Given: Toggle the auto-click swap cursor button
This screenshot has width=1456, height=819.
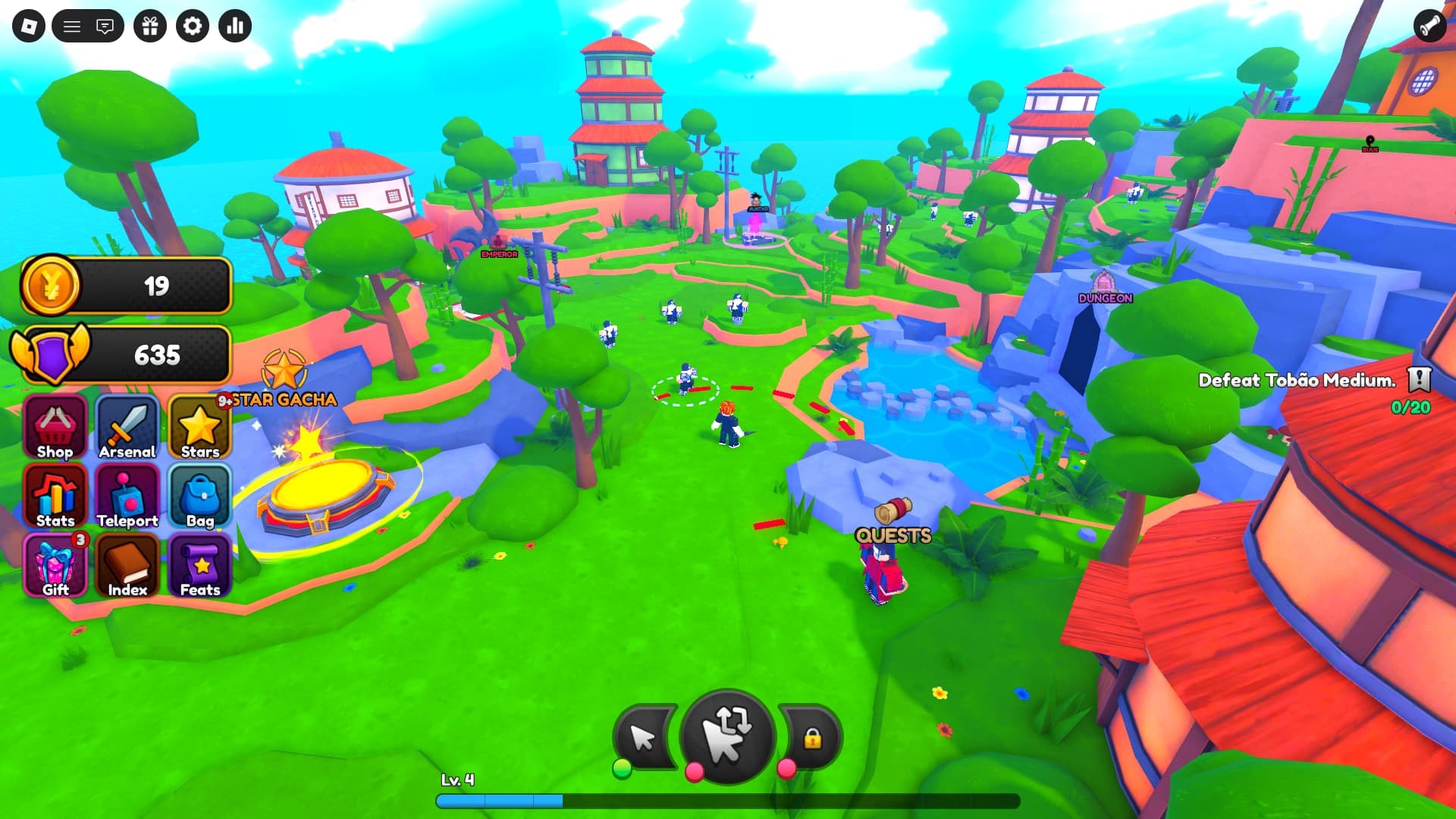Looking at the screenshot, I should click(727, 736).
